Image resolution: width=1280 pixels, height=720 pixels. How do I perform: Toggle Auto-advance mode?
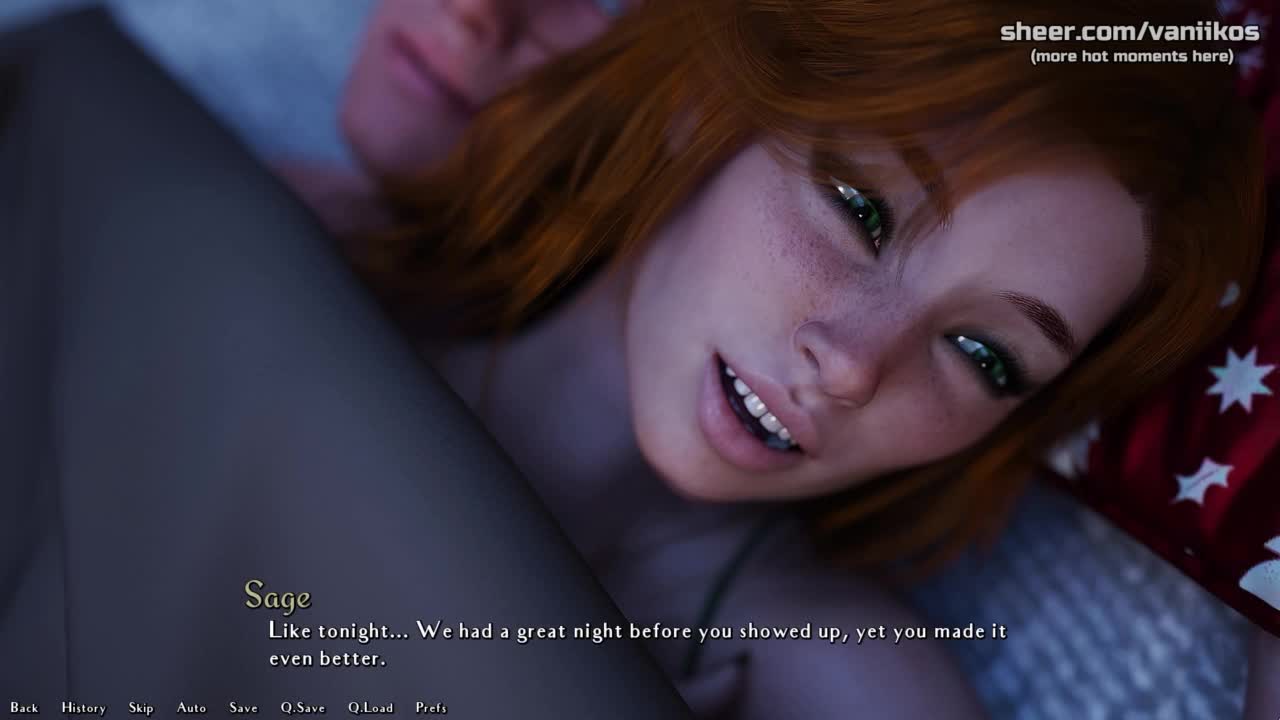point(191,708)
